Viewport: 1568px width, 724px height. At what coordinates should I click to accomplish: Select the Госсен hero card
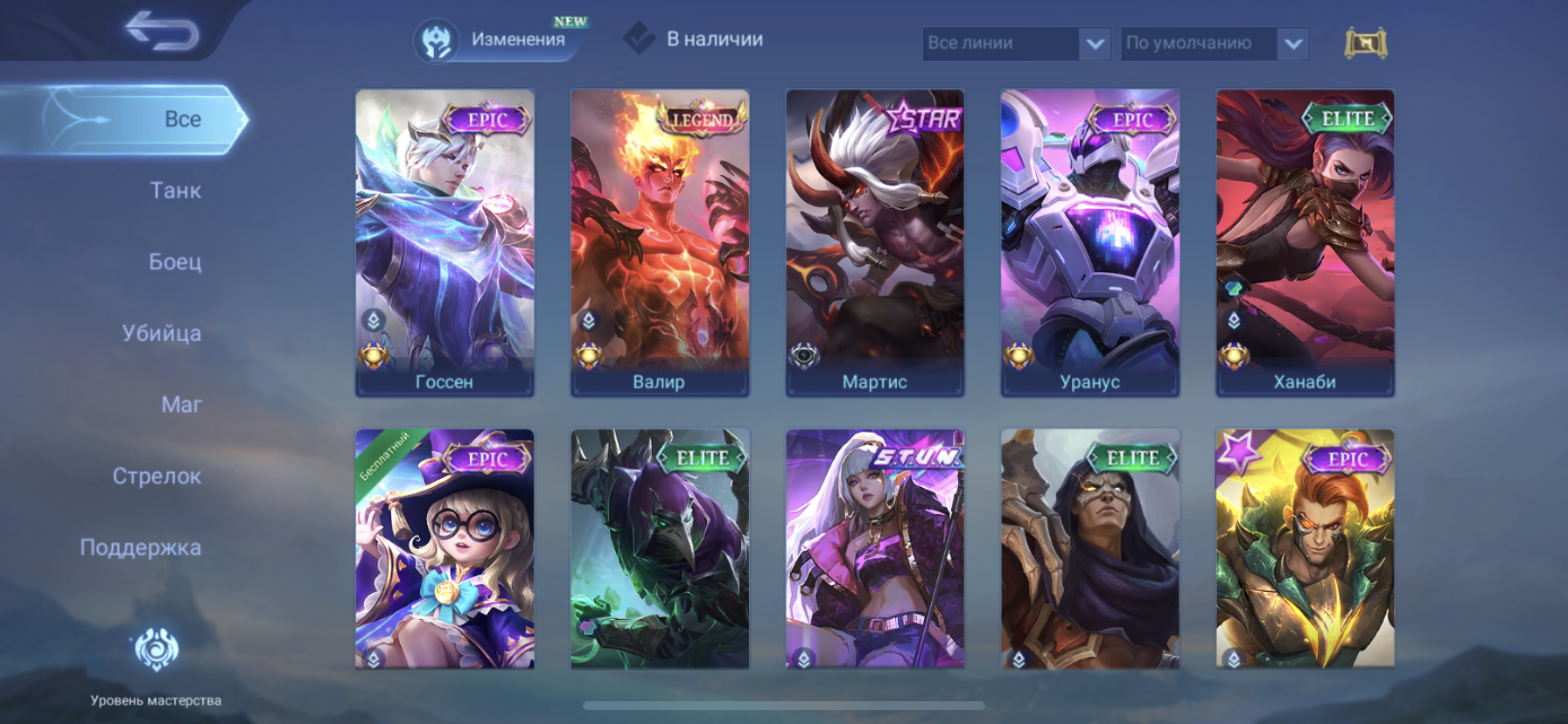pyautogui.click(x=444, y=243)
